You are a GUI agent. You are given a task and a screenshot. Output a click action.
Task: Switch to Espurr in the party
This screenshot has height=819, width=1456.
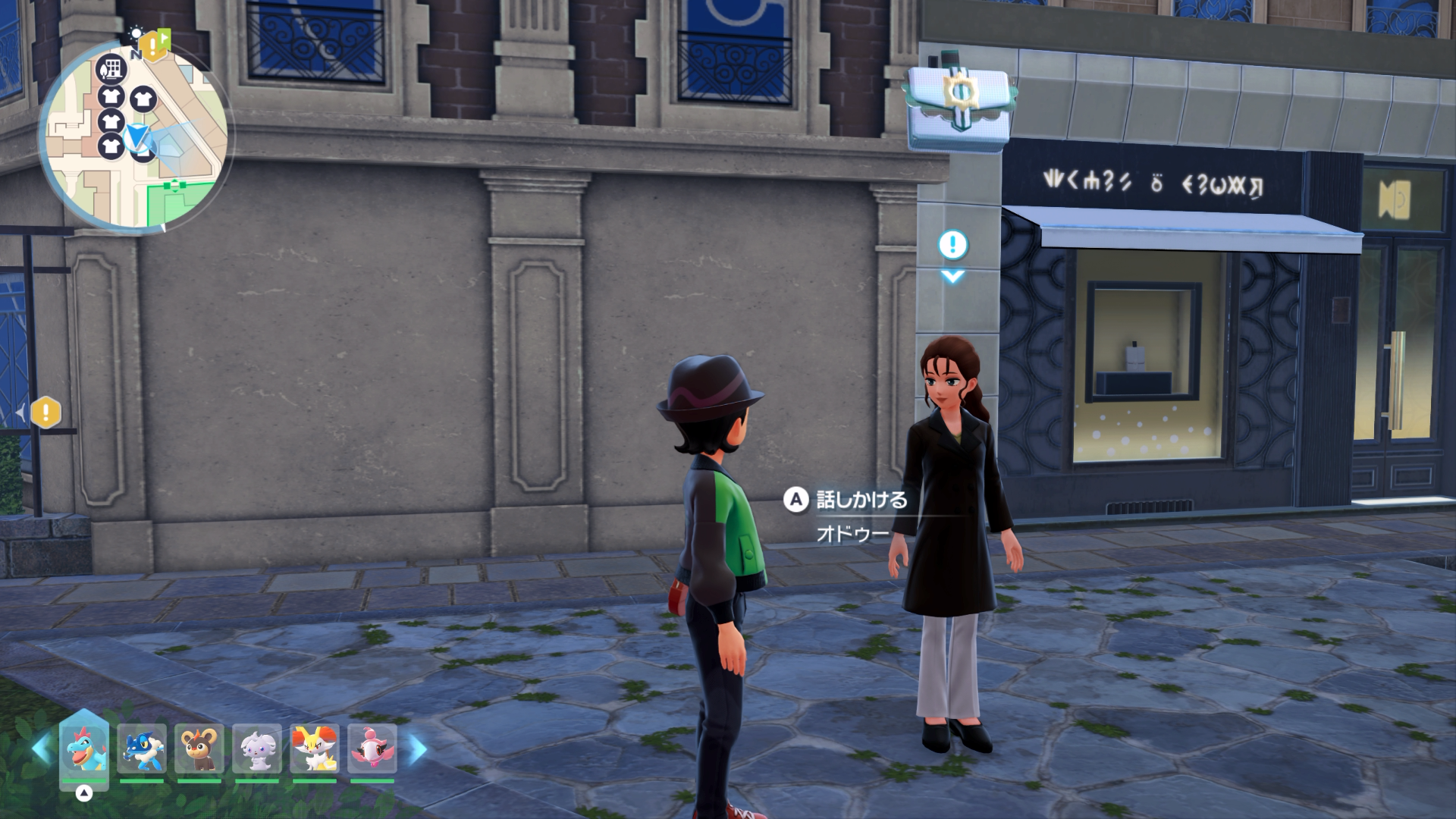tap(257, 748)
